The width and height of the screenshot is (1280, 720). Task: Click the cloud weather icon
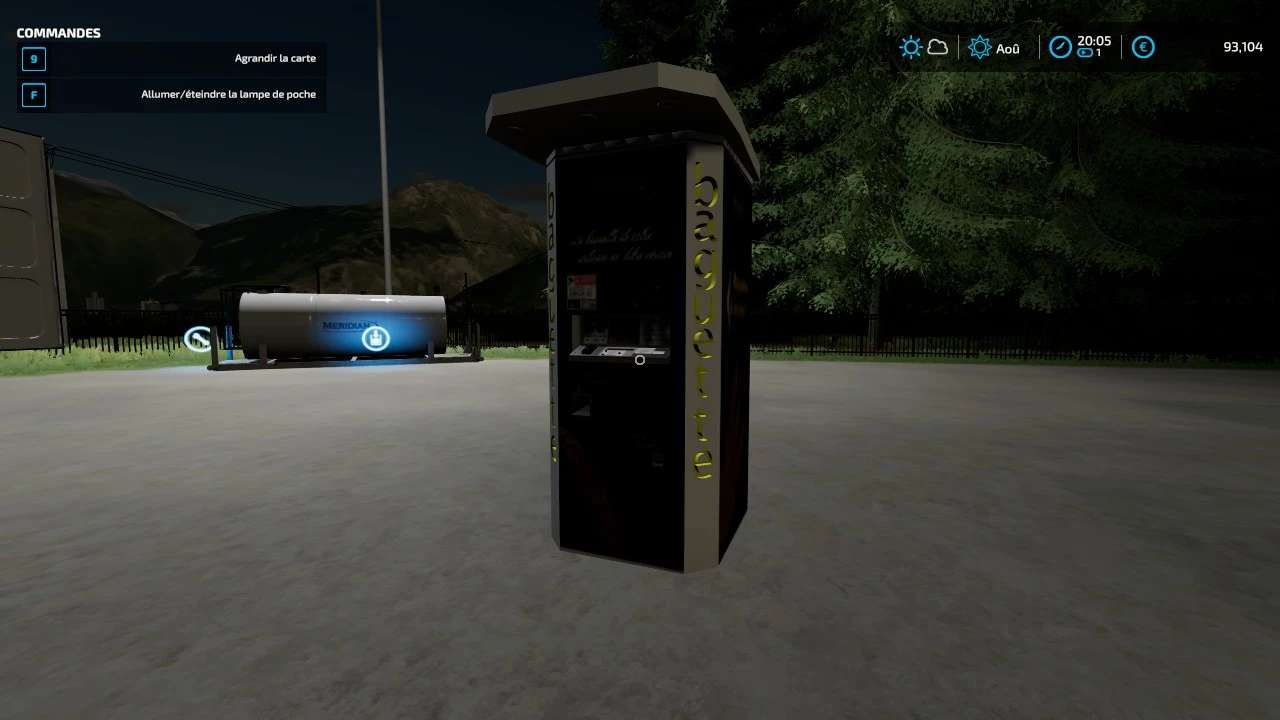point(938,47)
